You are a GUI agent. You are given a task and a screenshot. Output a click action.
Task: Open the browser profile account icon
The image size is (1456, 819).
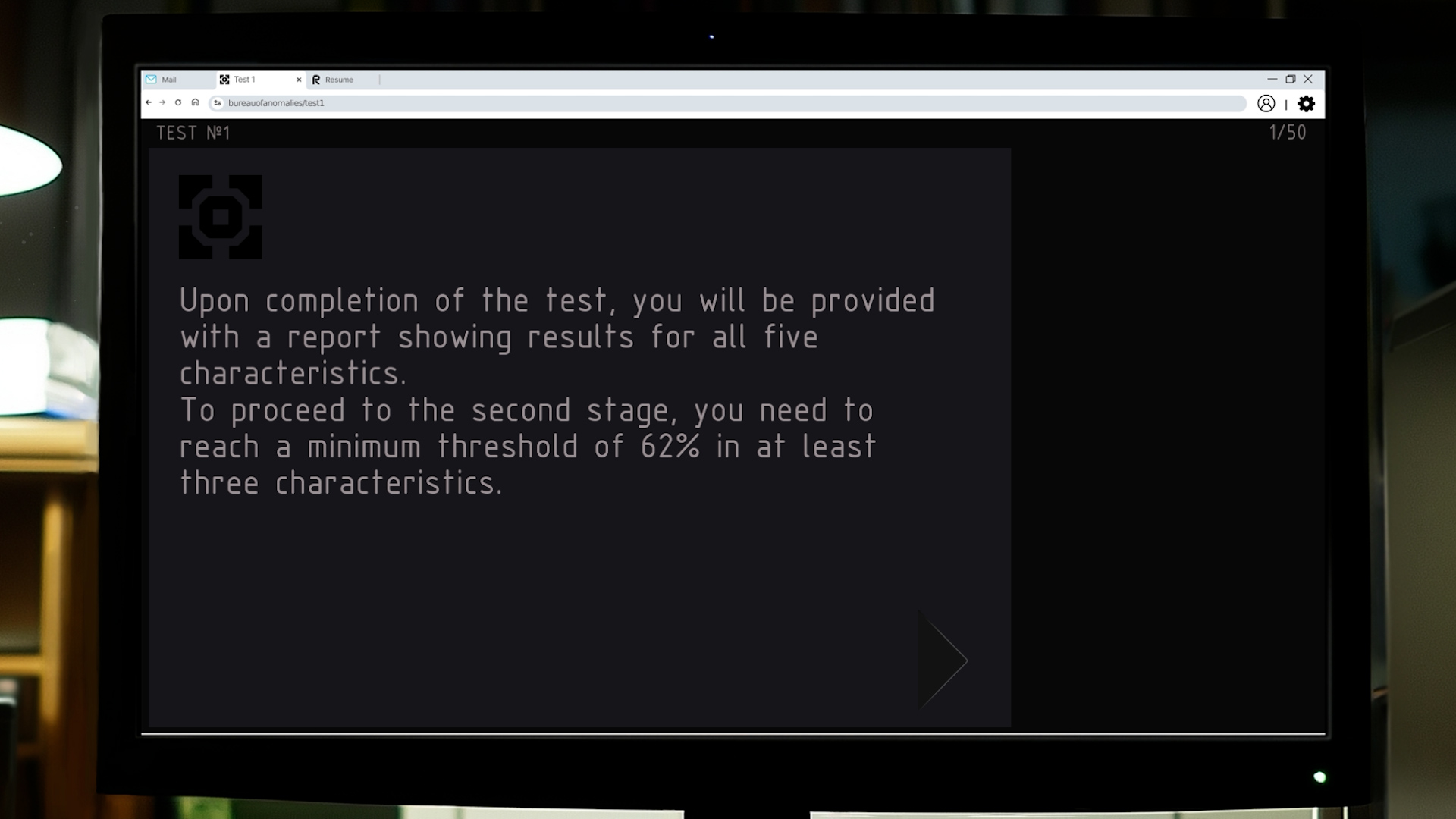click(x=1266, y=104)
